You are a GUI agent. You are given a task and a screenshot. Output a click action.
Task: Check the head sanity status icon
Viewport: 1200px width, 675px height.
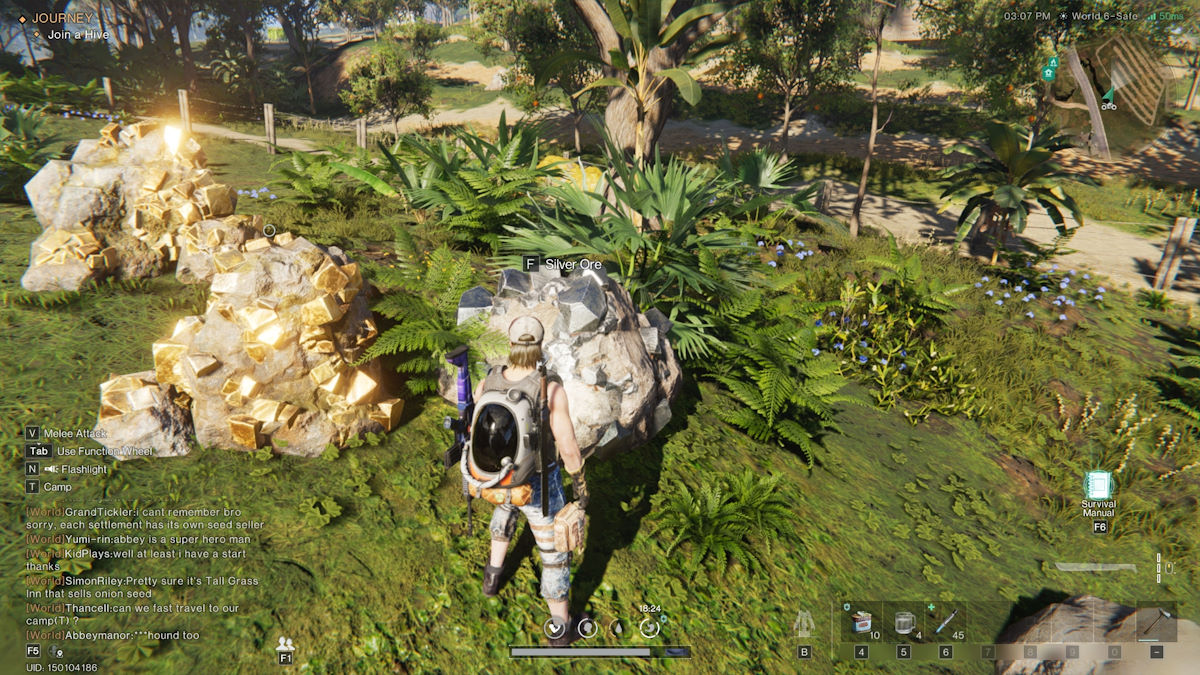[588, 628]
